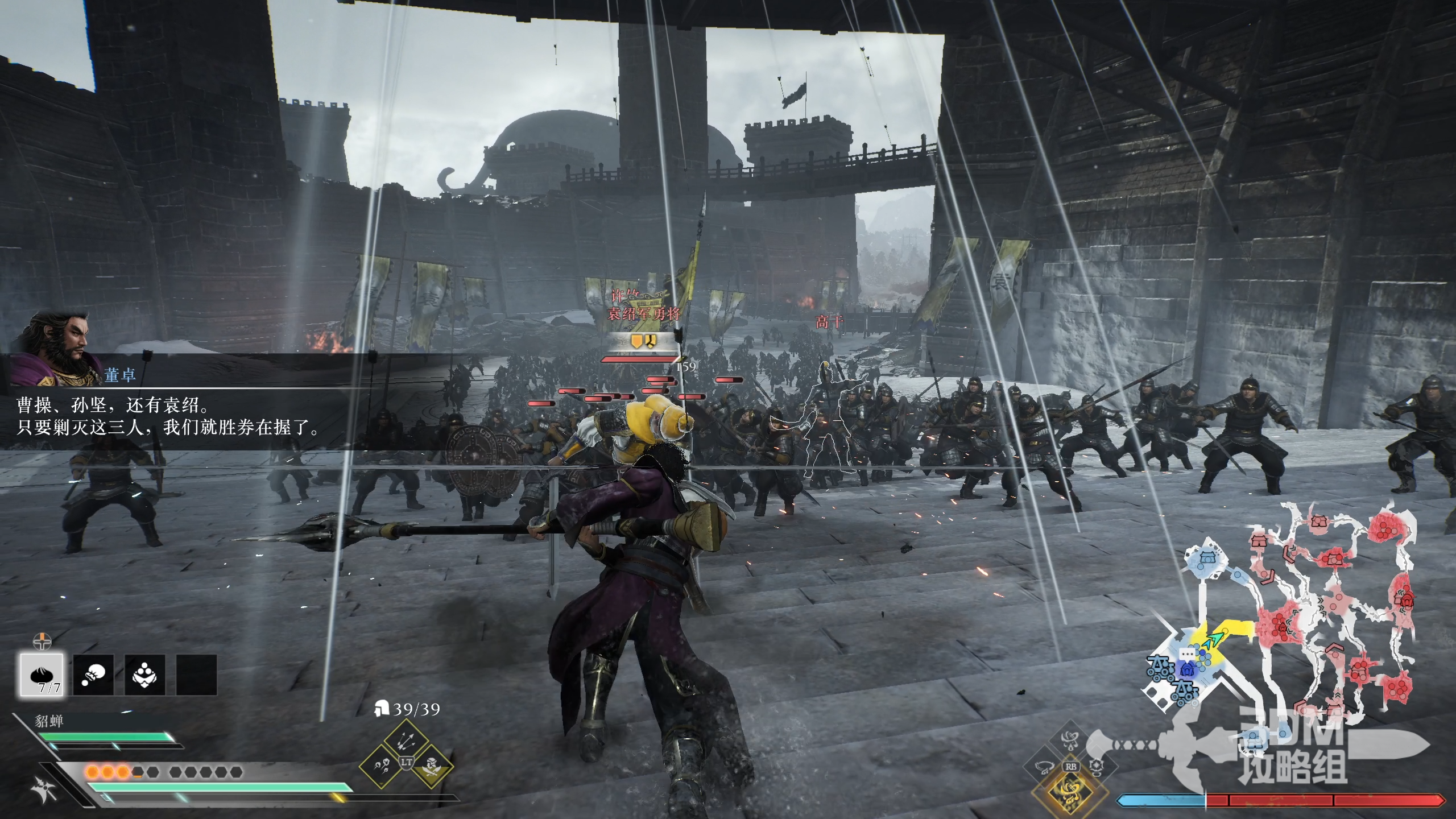This screenshot has width=1456, height=819.
Task: Activate the arrow volley tactic
Action: (x=406, y=740)
